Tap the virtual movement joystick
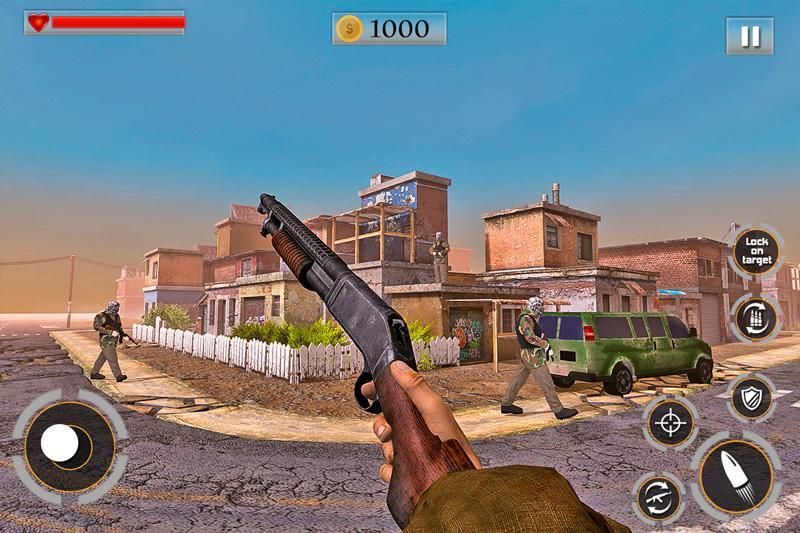Viewport: 800px width, 533px height. click(65, 444)
